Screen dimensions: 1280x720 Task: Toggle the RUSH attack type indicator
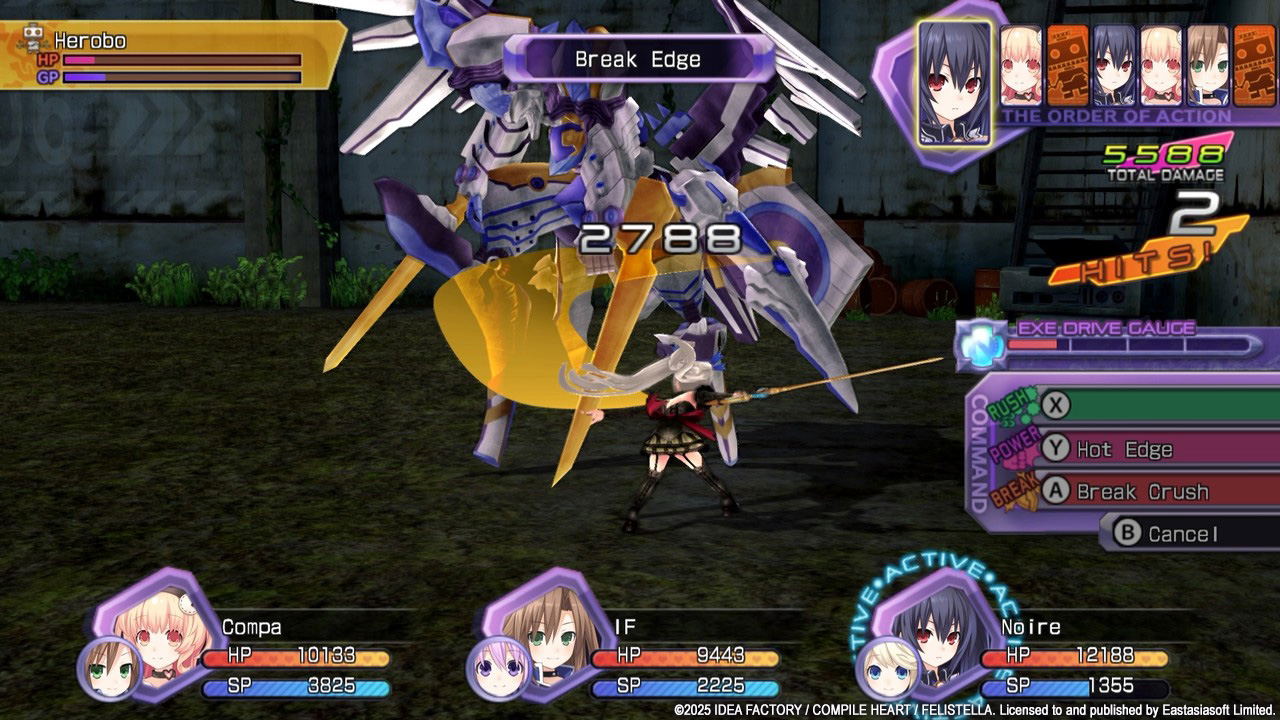1009,408
